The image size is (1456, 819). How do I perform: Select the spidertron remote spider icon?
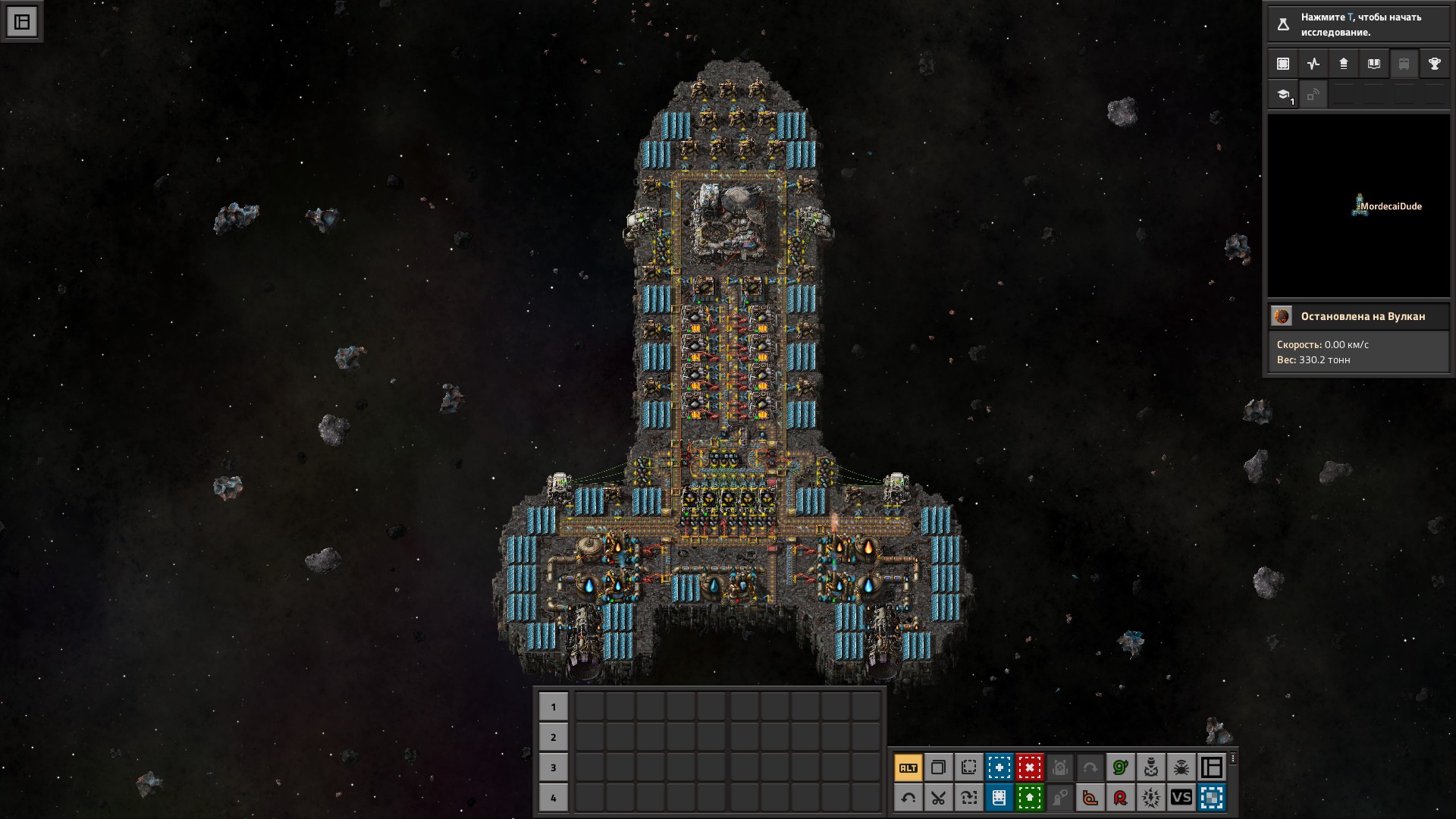coord(1181,767)
